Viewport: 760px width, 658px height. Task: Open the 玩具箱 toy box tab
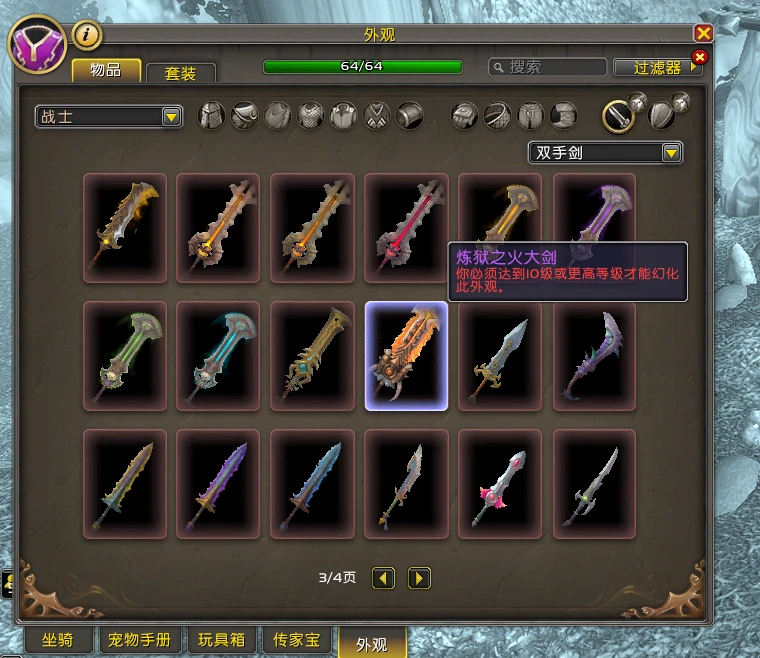pyautogui.click(x=221, y=640)
